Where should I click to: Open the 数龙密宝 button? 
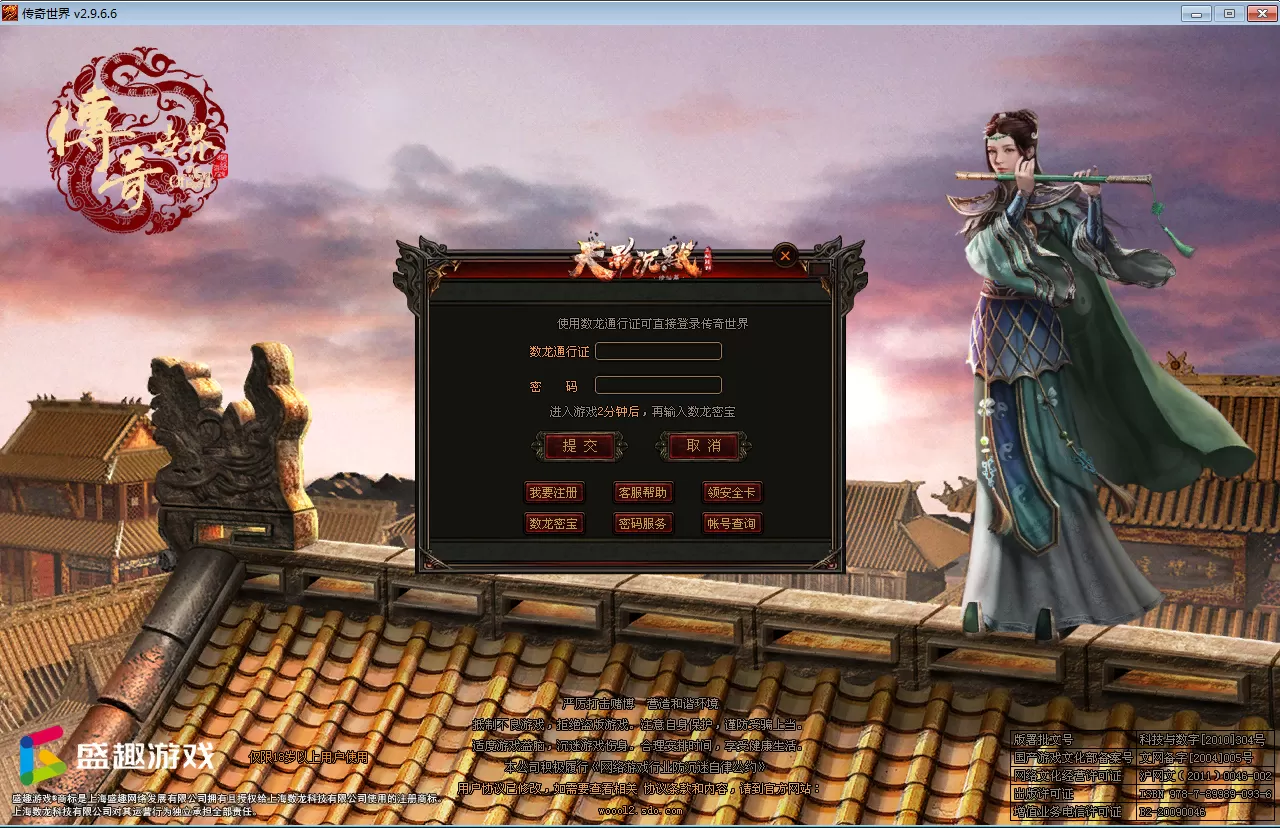[x=554, y=523]
